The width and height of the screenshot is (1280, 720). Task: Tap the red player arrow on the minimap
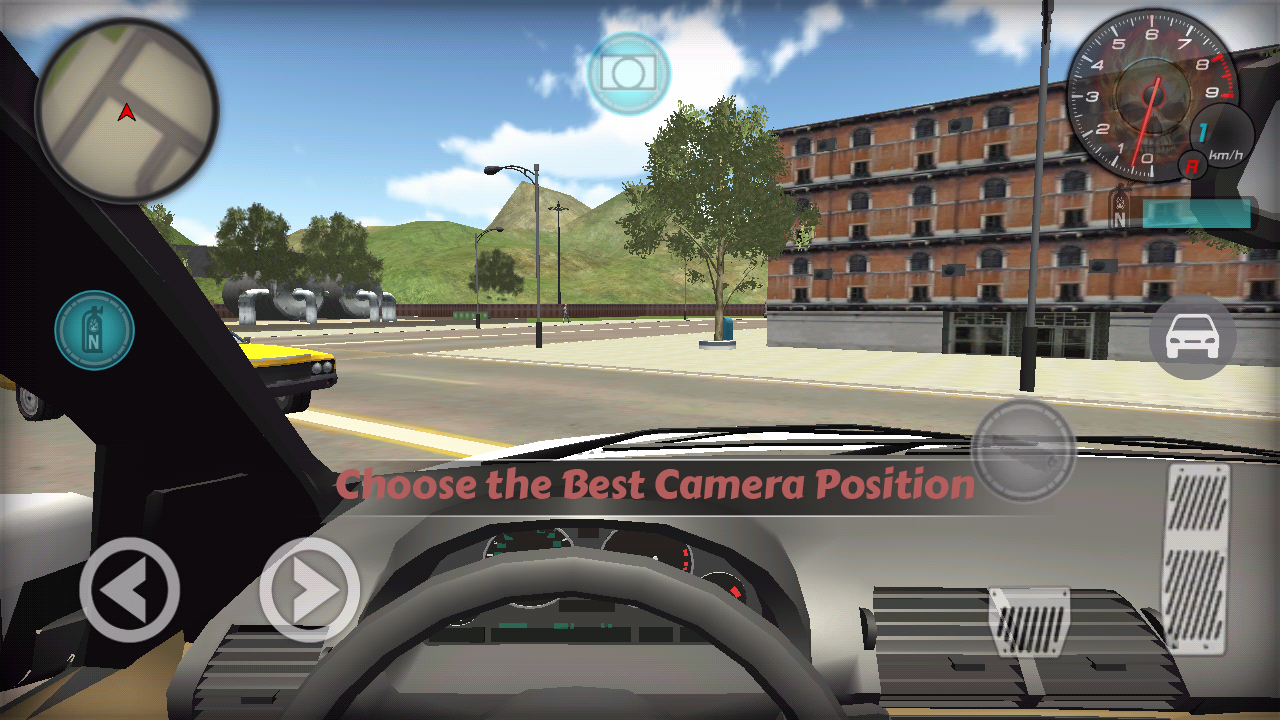pyautogui.click(x=125, y=113)
